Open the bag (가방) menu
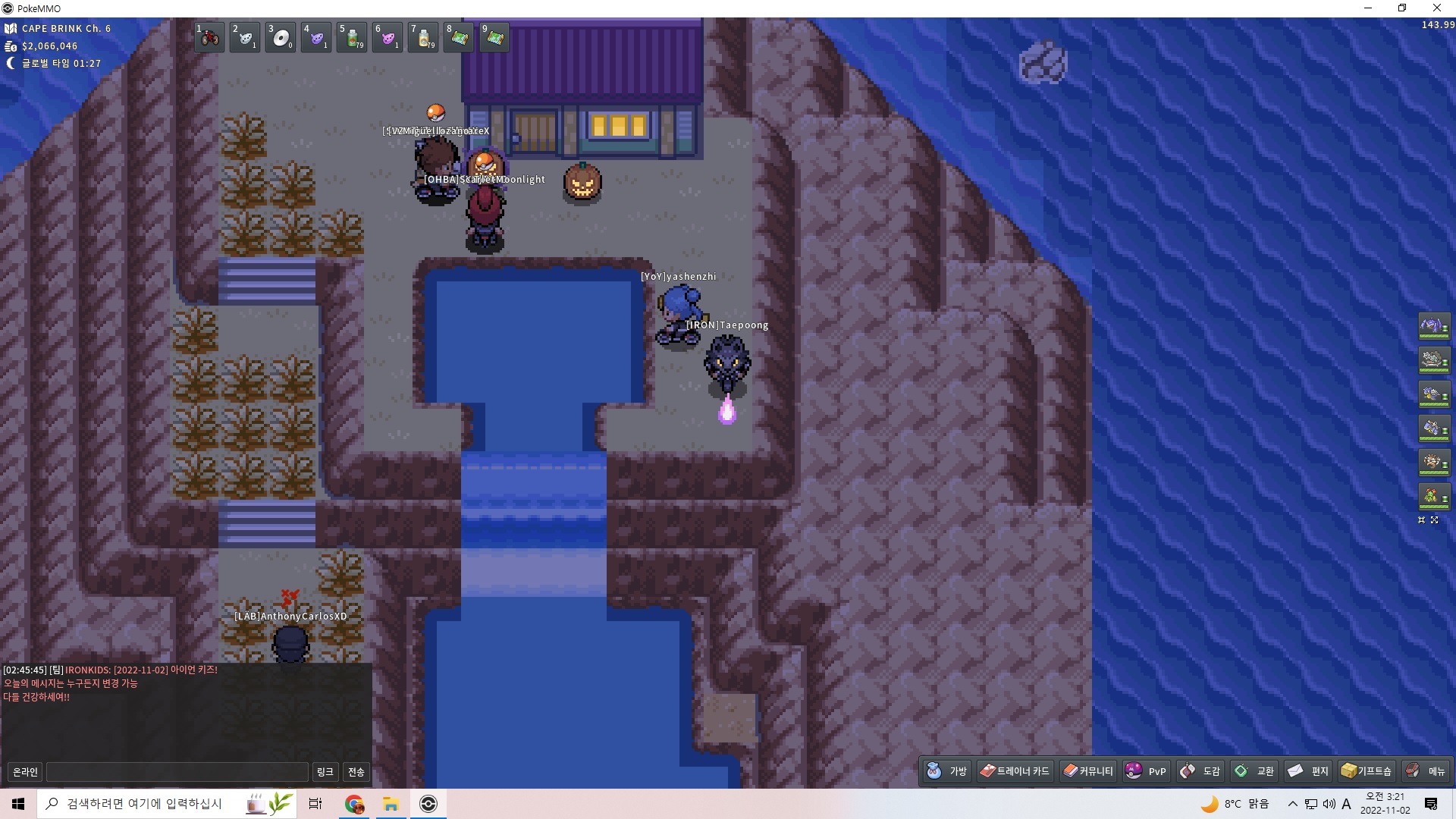Viewport: 1456px width, 819px height. point(948,771)
